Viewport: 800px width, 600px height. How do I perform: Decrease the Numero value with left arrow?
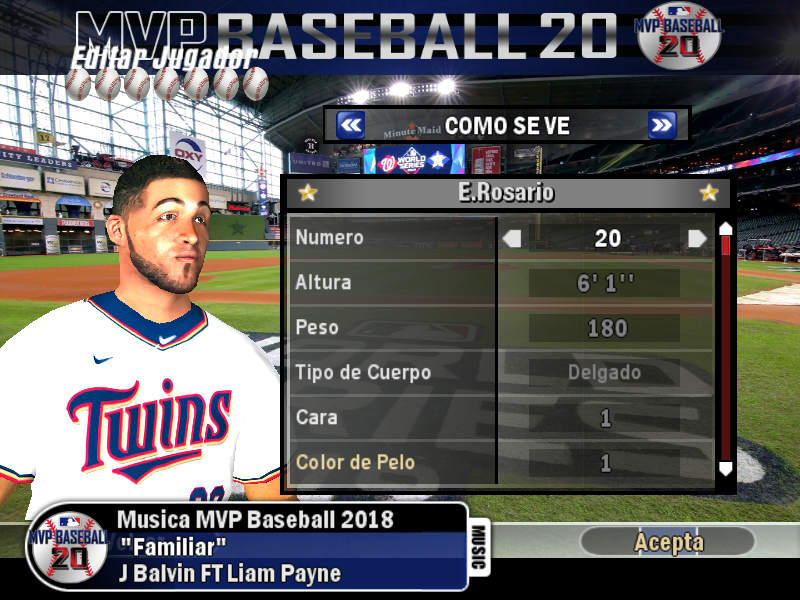coord(512,238)
